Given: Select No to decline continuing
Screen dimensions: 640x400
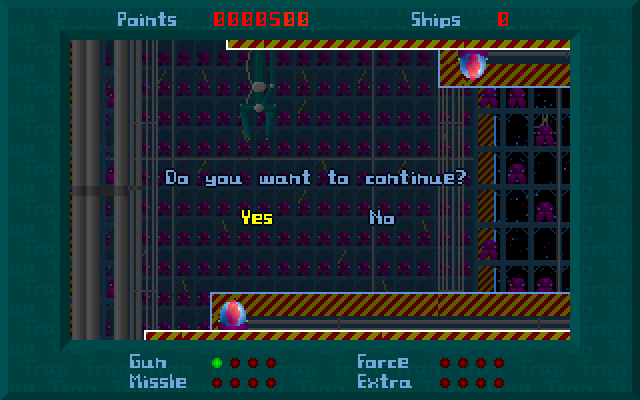Looking at the screenshot, I should 382,217.
